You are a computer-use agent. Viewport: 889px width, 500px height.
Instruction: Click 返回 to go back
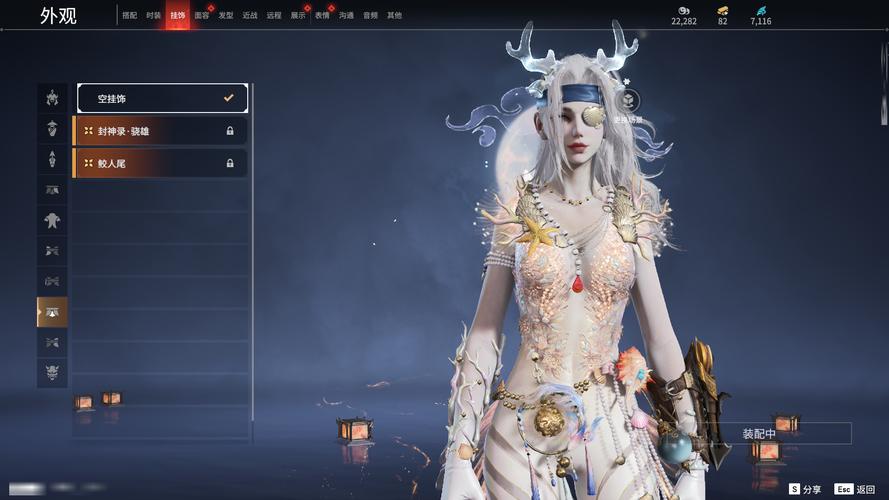pos(856,489)
